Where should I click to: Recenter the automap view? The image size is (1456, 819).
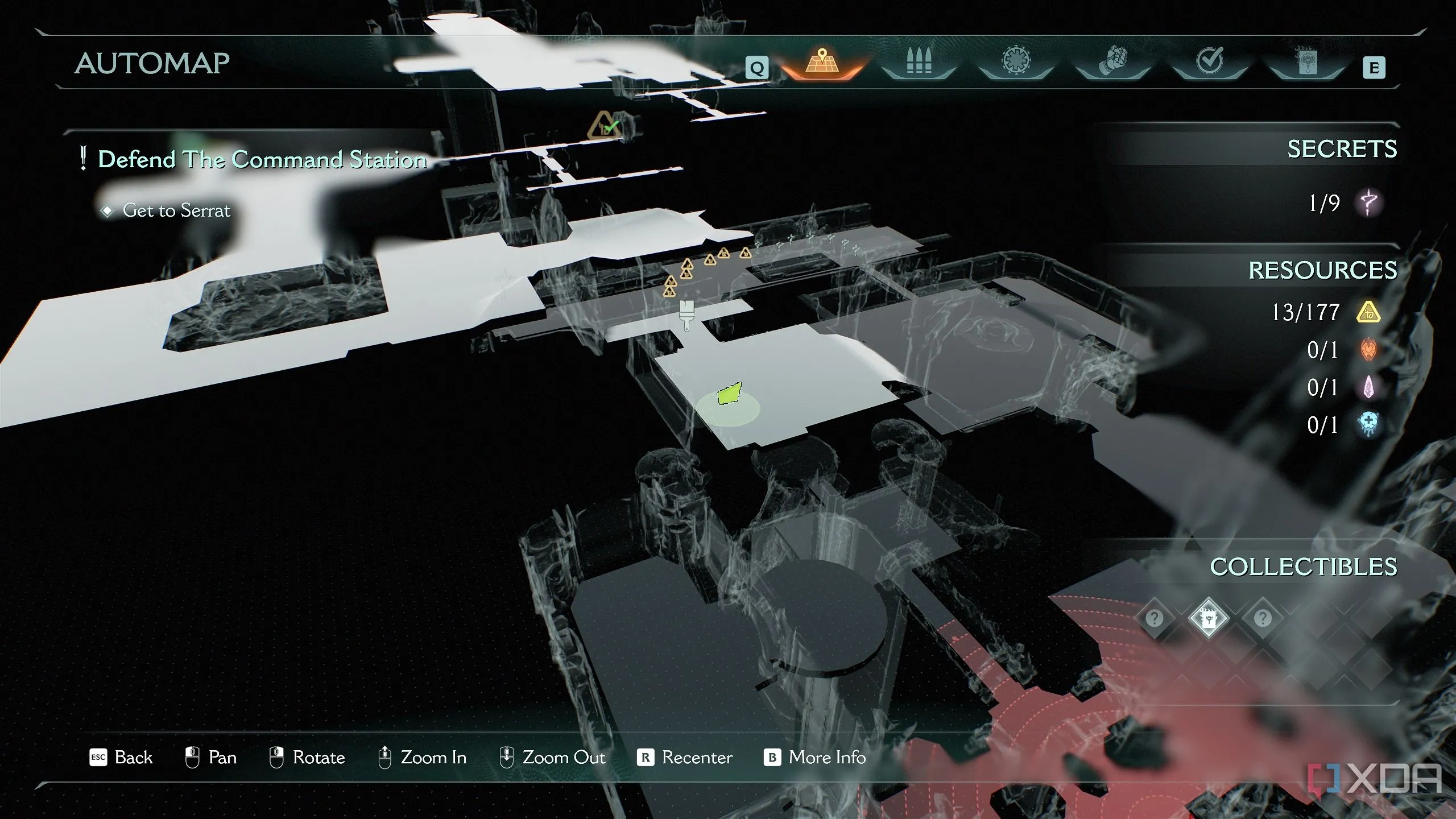[685, 758]
